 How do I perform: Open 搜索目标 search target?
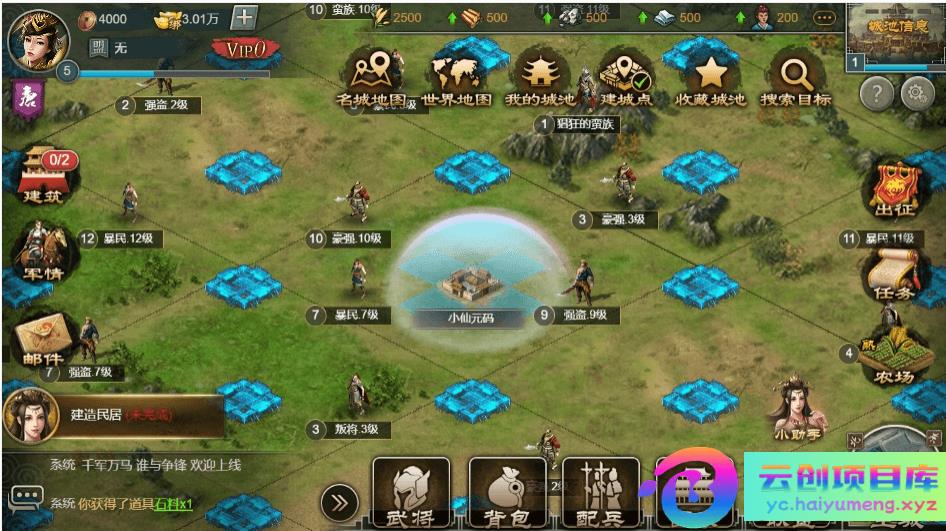click(796, 73)
